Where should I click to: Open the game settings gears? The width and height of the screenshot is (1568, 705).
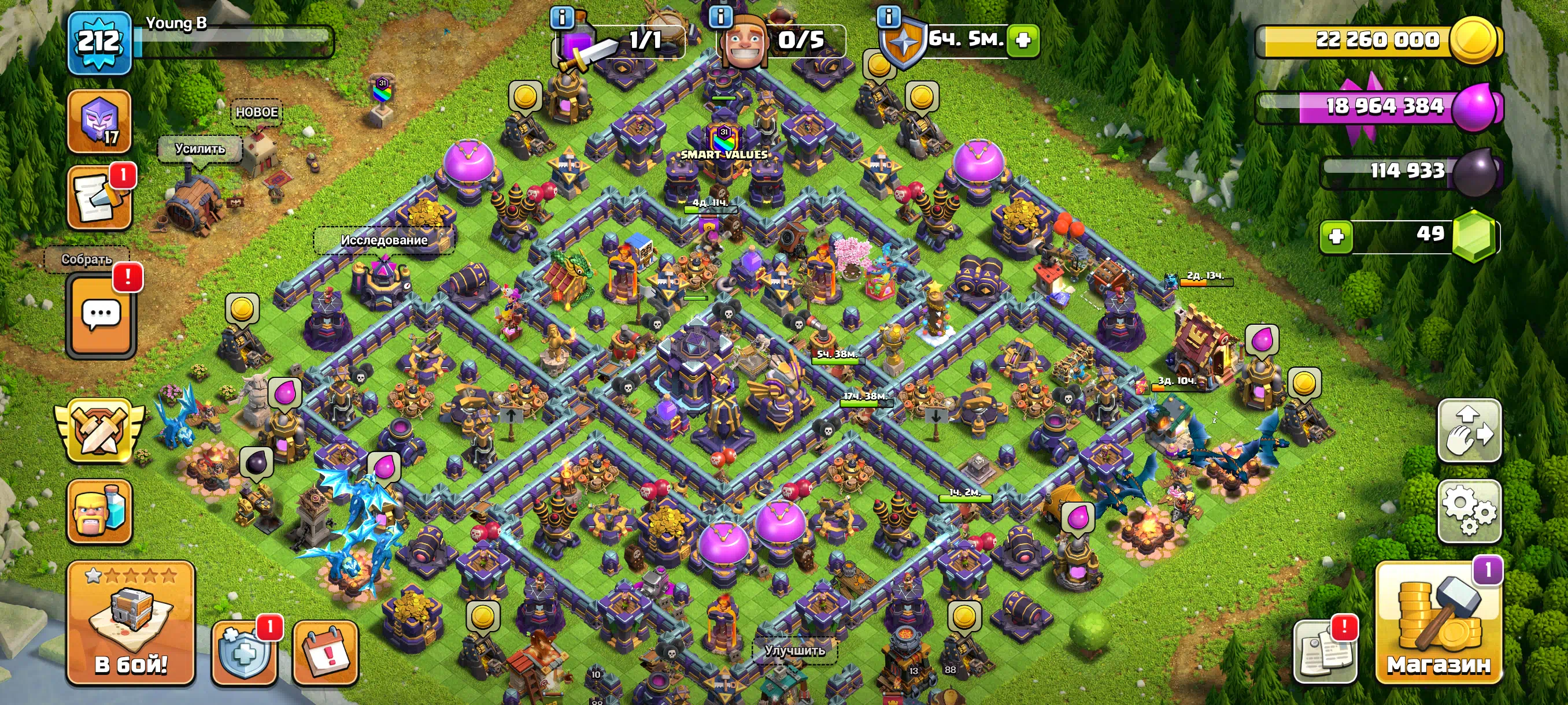point(1469,510)
